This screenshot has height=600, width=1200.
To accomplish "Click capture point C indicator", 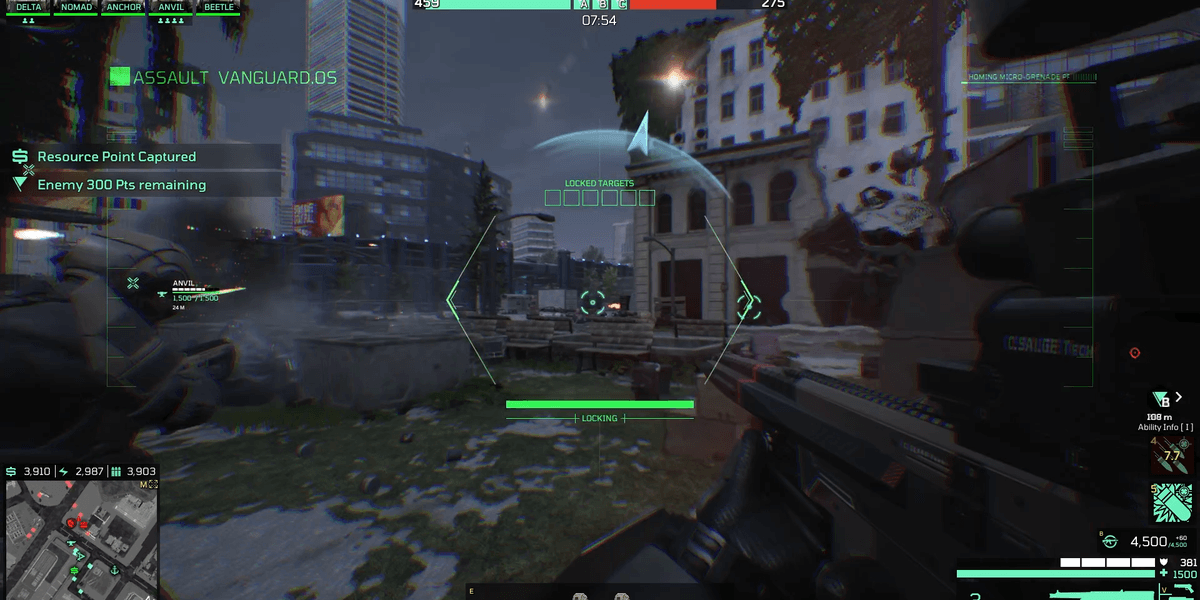I will click(622, 5).
